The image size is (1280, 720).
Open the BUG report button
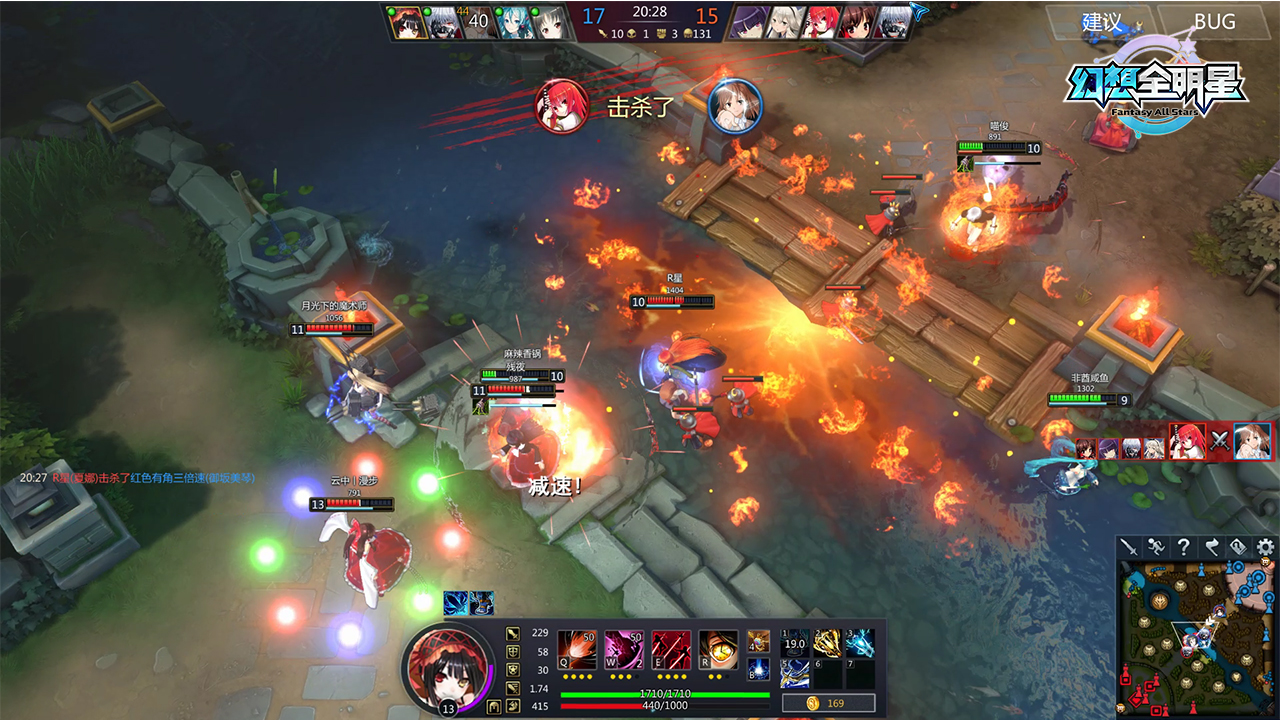pos(1214,21)
